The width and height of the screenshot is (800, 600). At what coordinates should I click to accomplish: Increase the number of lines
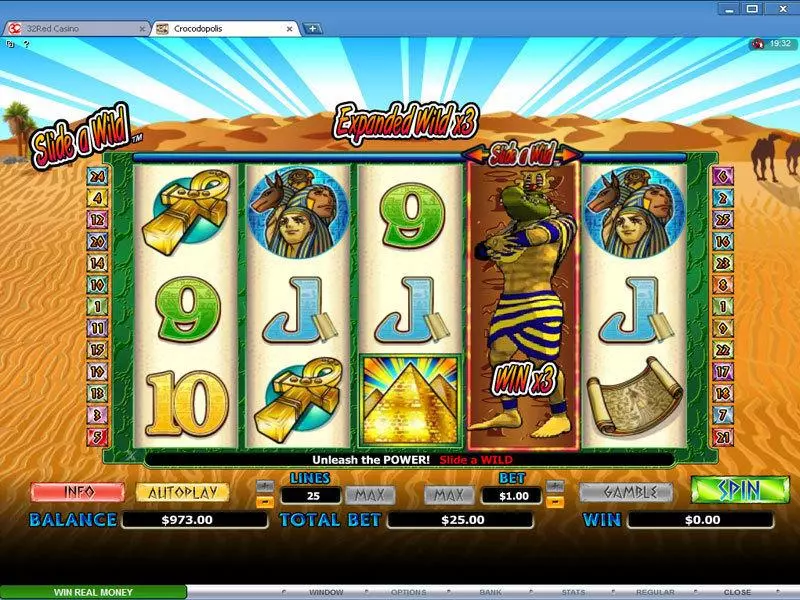265,486
